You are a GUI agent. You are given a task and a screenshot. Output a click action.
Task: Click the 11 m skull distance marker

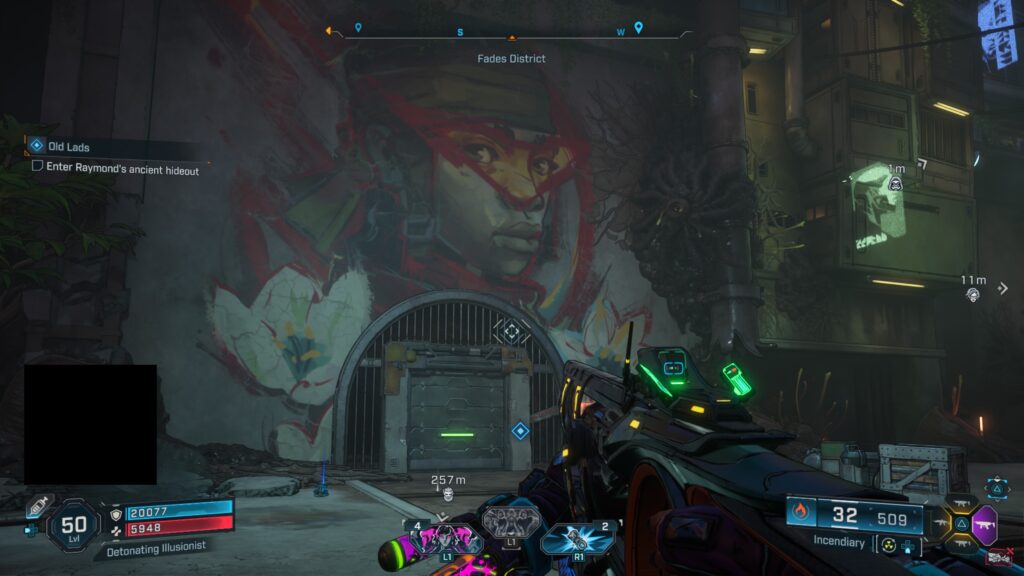973,294
